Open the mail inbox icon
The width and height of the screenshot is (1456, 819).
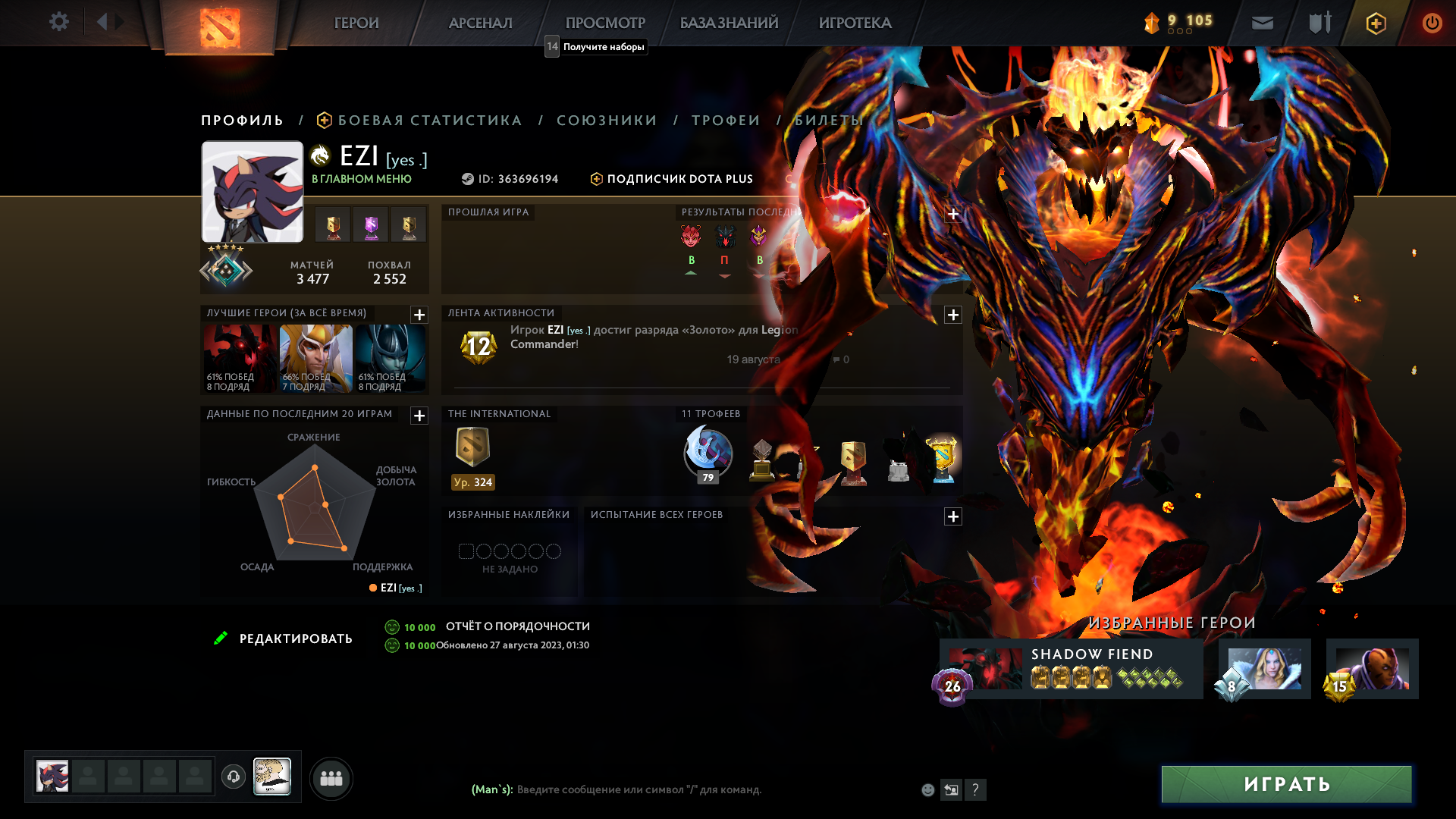coord(1261,23)
